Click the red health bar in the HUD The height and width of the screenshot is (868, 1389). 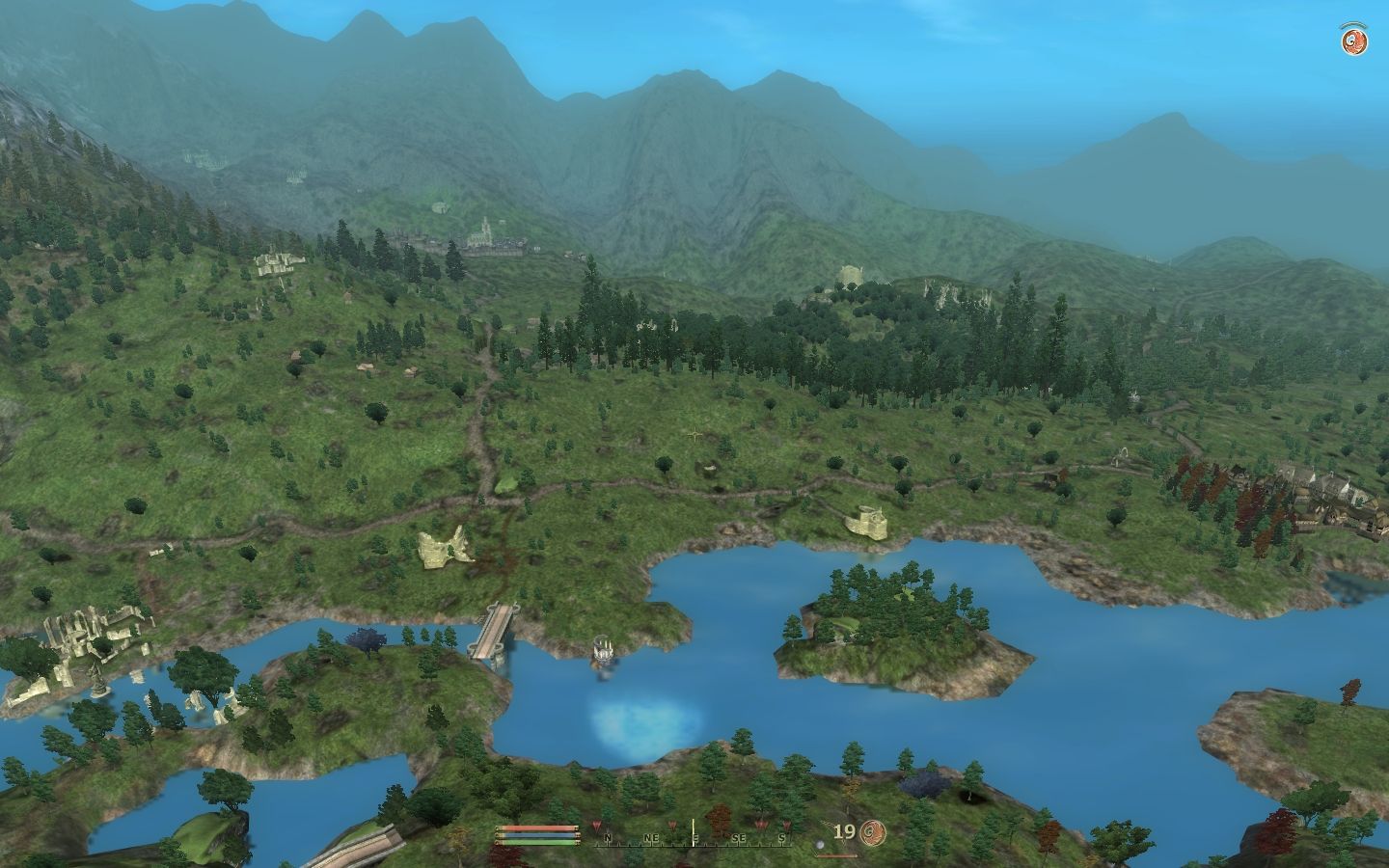coord(535,827)
